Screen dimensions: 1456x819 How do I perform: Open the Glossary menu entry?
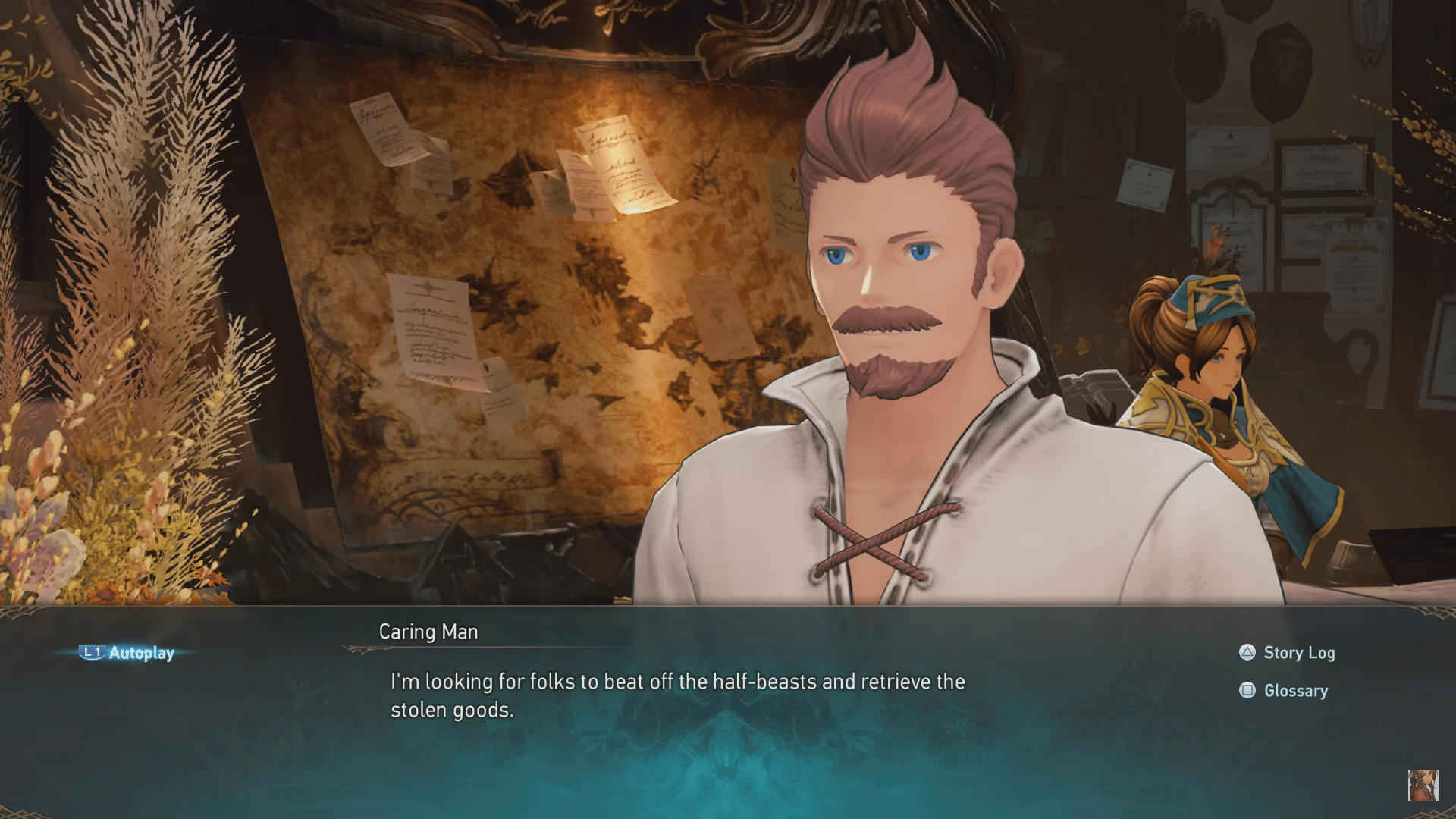pyautogui.click(x=1295, y=690)
